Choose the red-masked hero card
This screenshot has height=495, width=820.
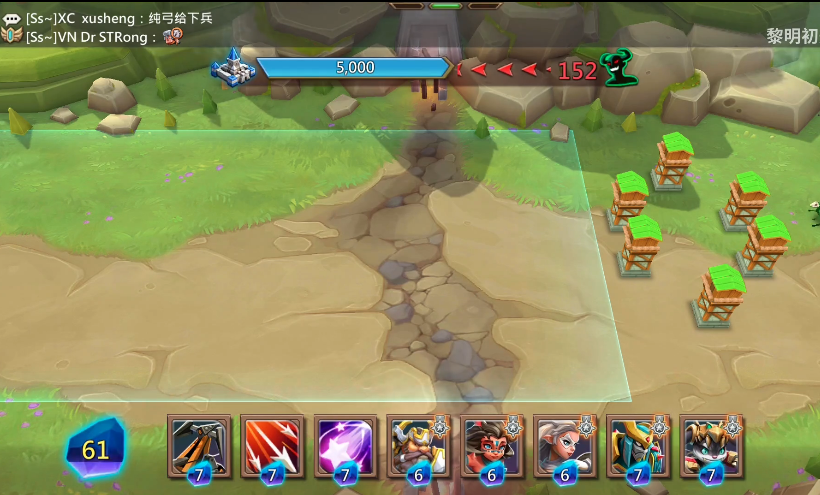point(491,445)
